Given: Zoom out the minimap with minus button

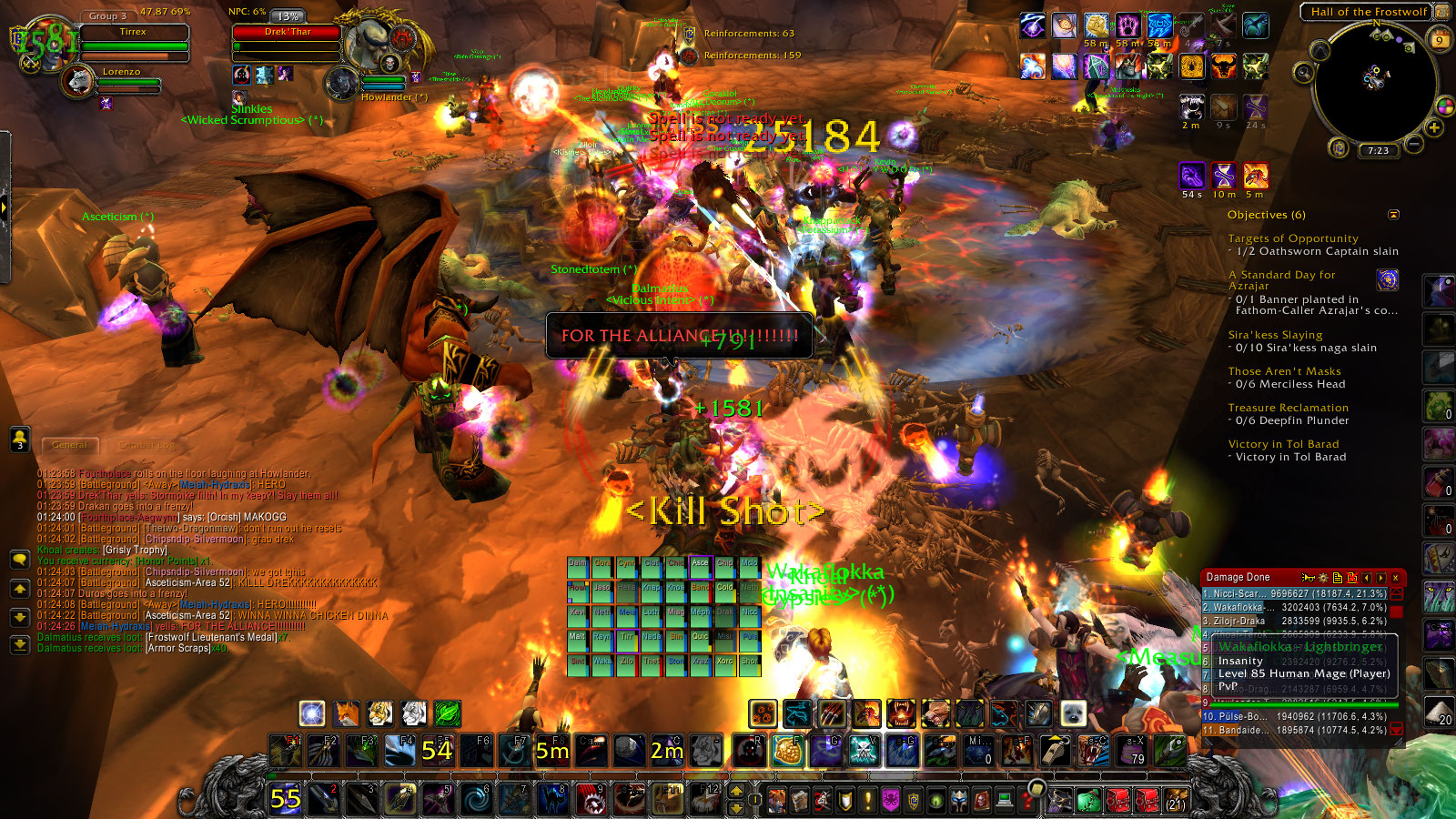Looking at the screenshot, I should [x=1413, y=144].
